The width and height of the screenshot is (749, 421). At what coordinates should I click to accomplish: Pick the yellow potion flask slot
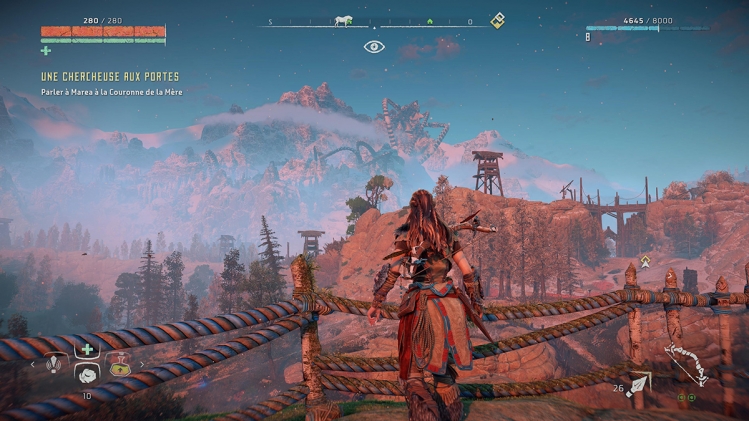click(120, 365)
